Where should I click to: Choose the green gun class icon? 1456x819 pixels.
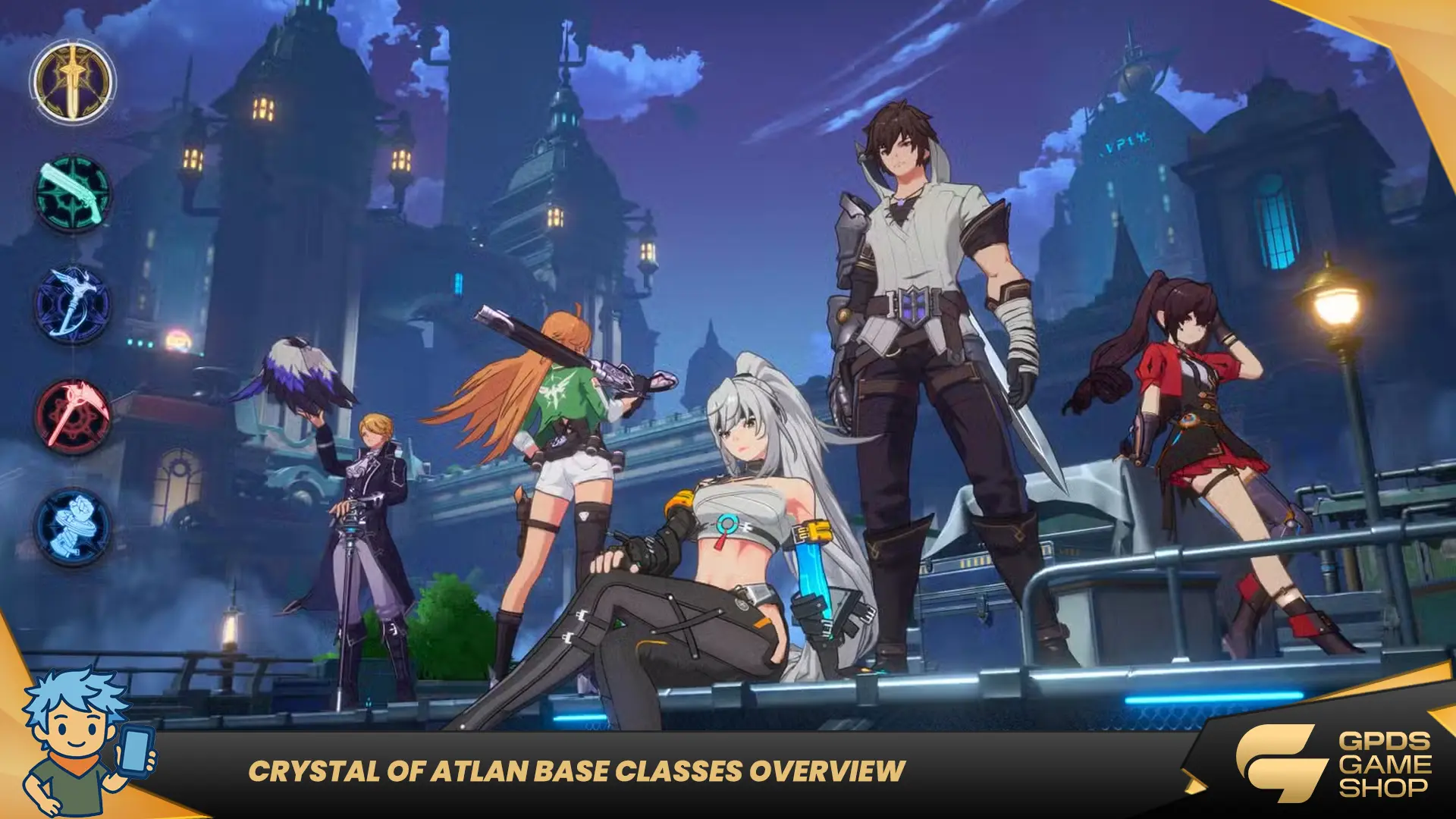pyautogui.click(x=73, y=193)
